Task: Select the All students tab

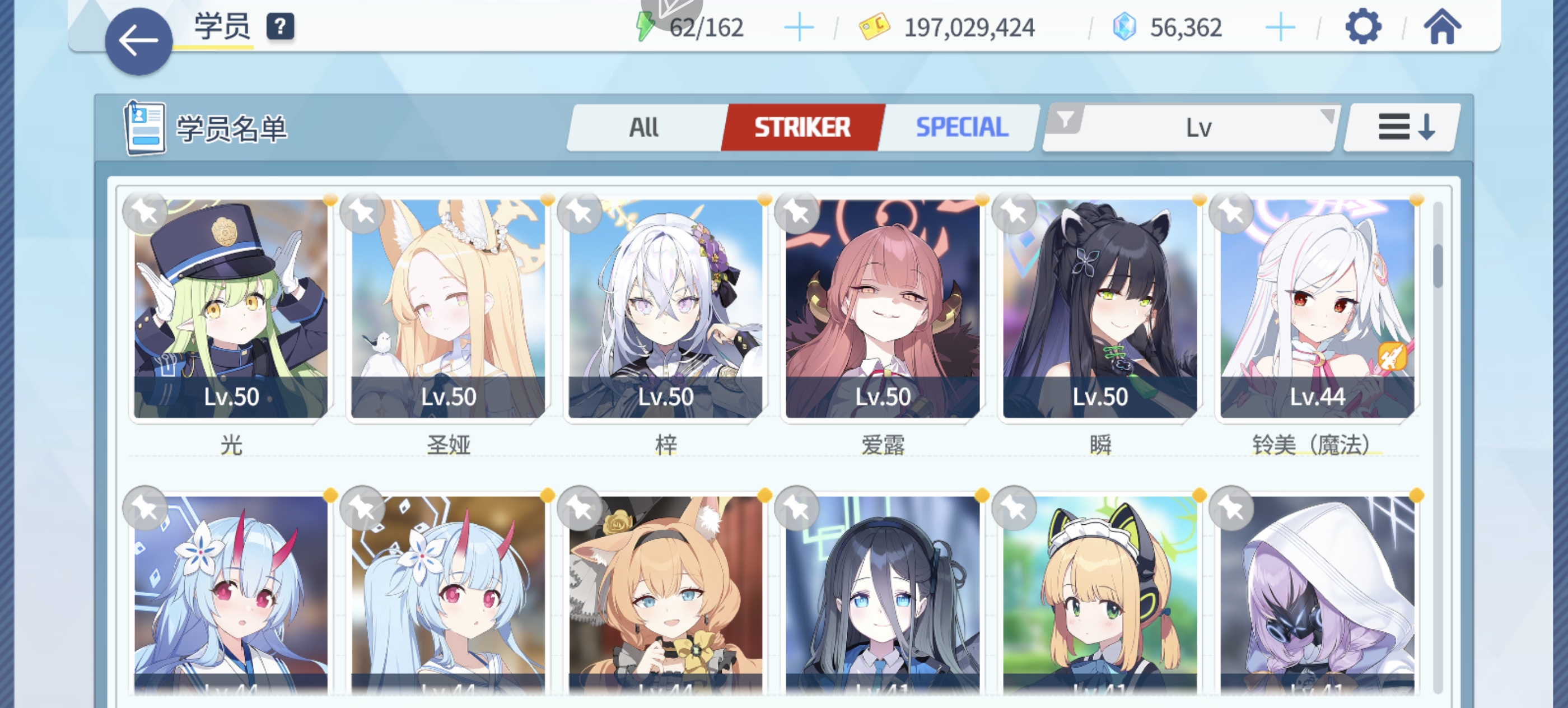Action: (x=644, y=127)
